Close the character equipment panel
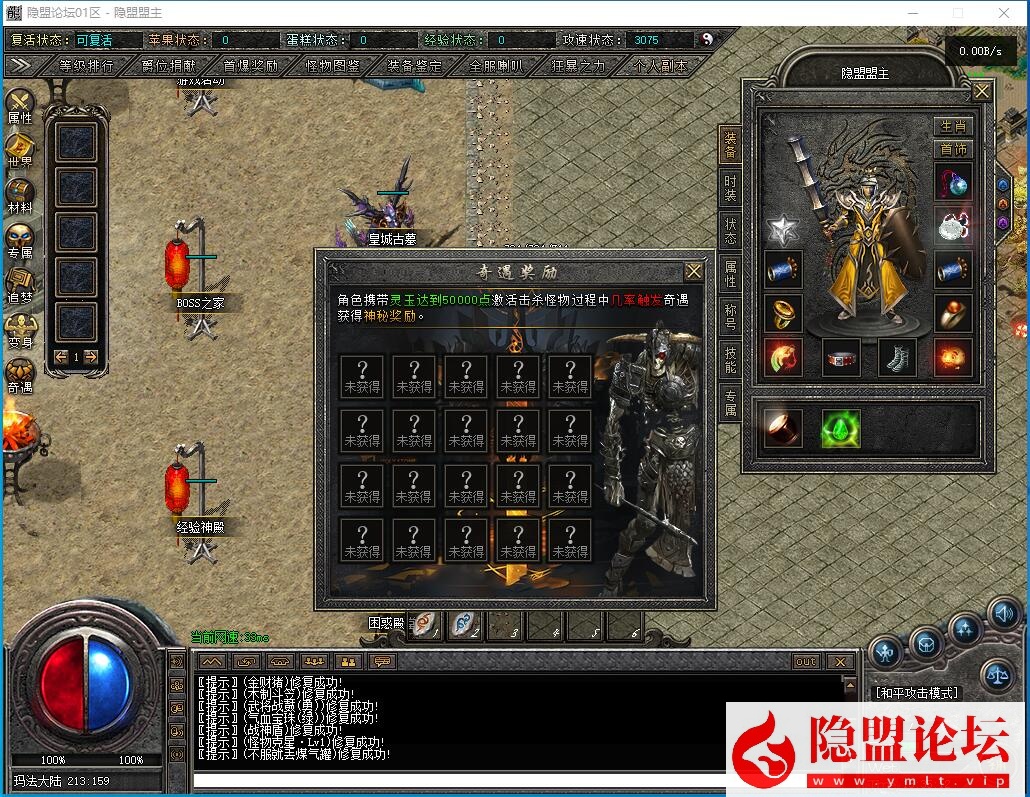 (982, 92)
